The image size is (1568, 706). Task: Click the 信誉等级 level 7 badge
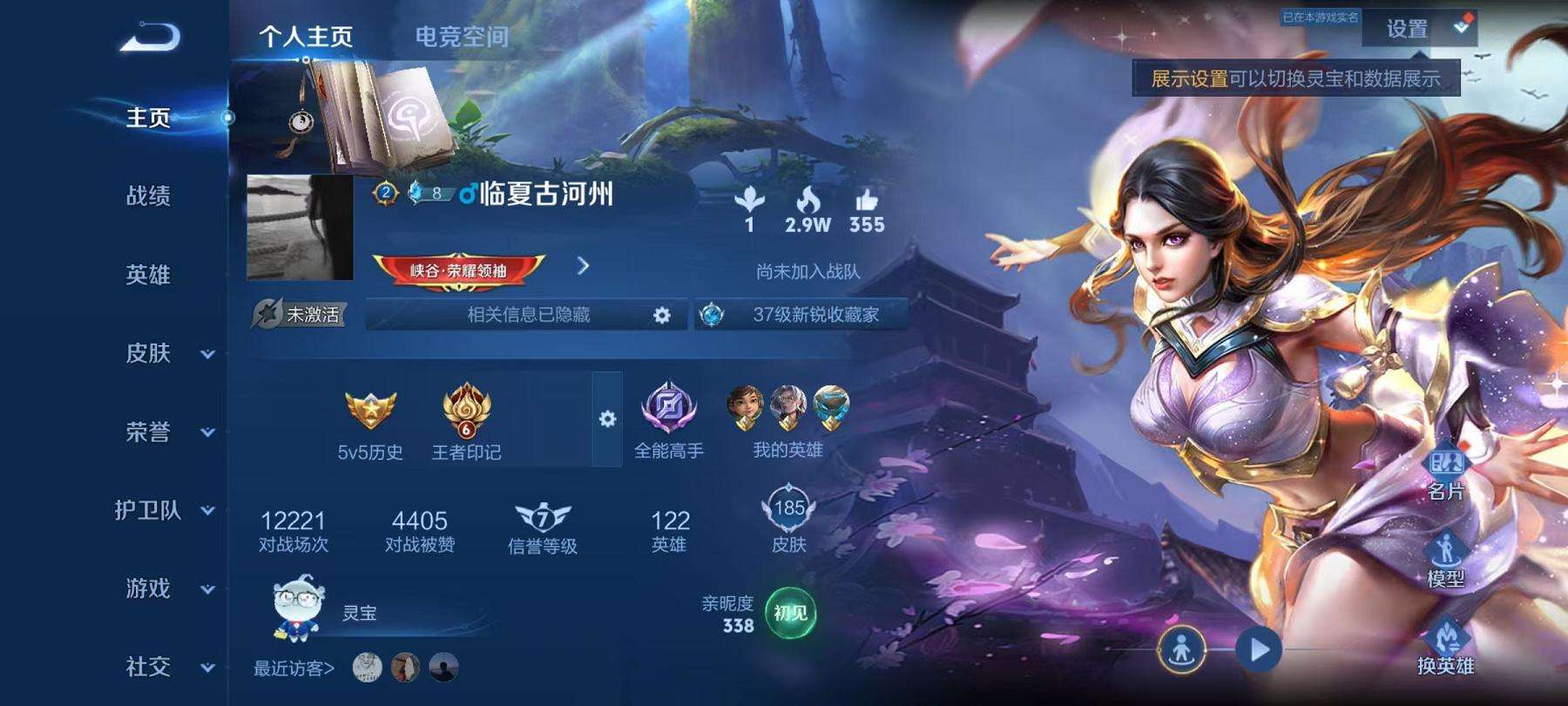pos(540,519)
